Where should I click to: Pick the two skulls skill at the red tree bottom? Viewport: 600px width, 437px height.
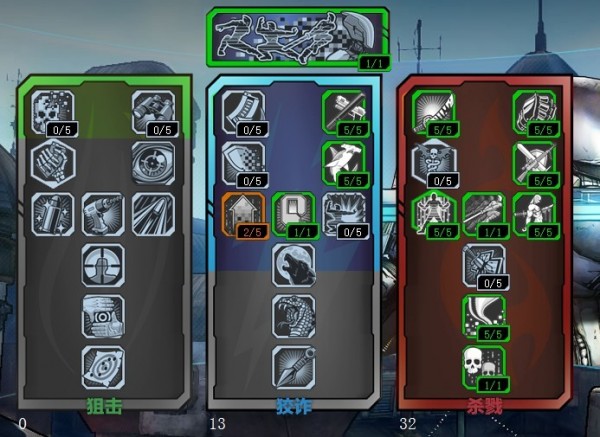tap(484, 366)
